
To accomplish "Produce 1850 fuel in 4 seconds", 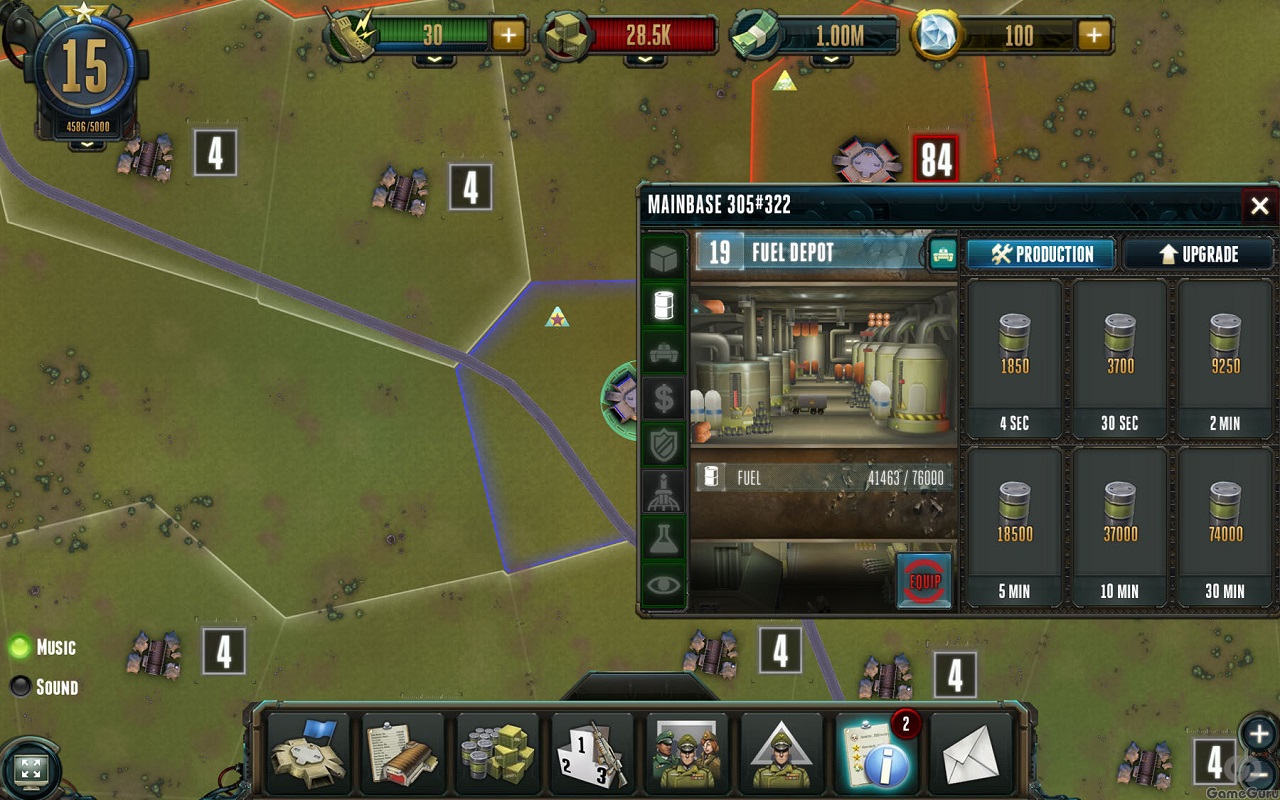I will [x=1014, y=359].
